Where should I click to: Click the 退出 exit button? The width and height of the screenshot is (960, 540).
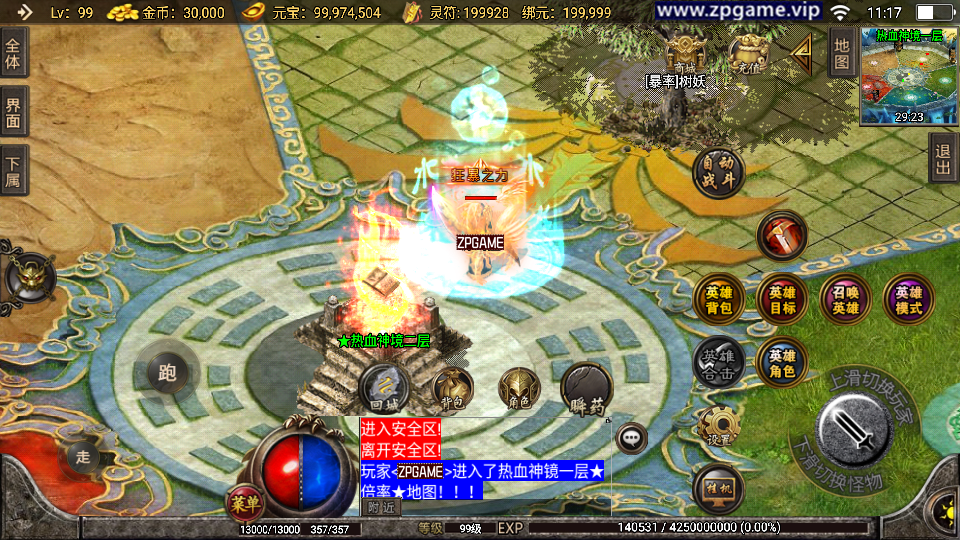942,160
